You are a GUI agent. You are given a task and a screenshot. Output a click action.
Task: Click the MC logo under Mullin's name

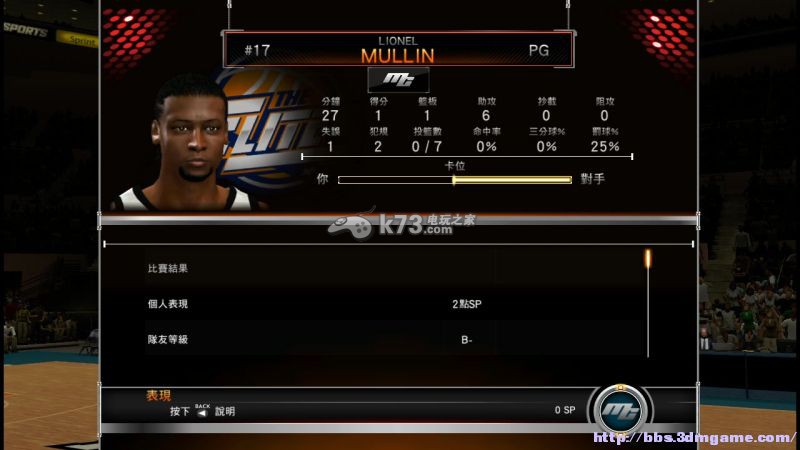398,80
